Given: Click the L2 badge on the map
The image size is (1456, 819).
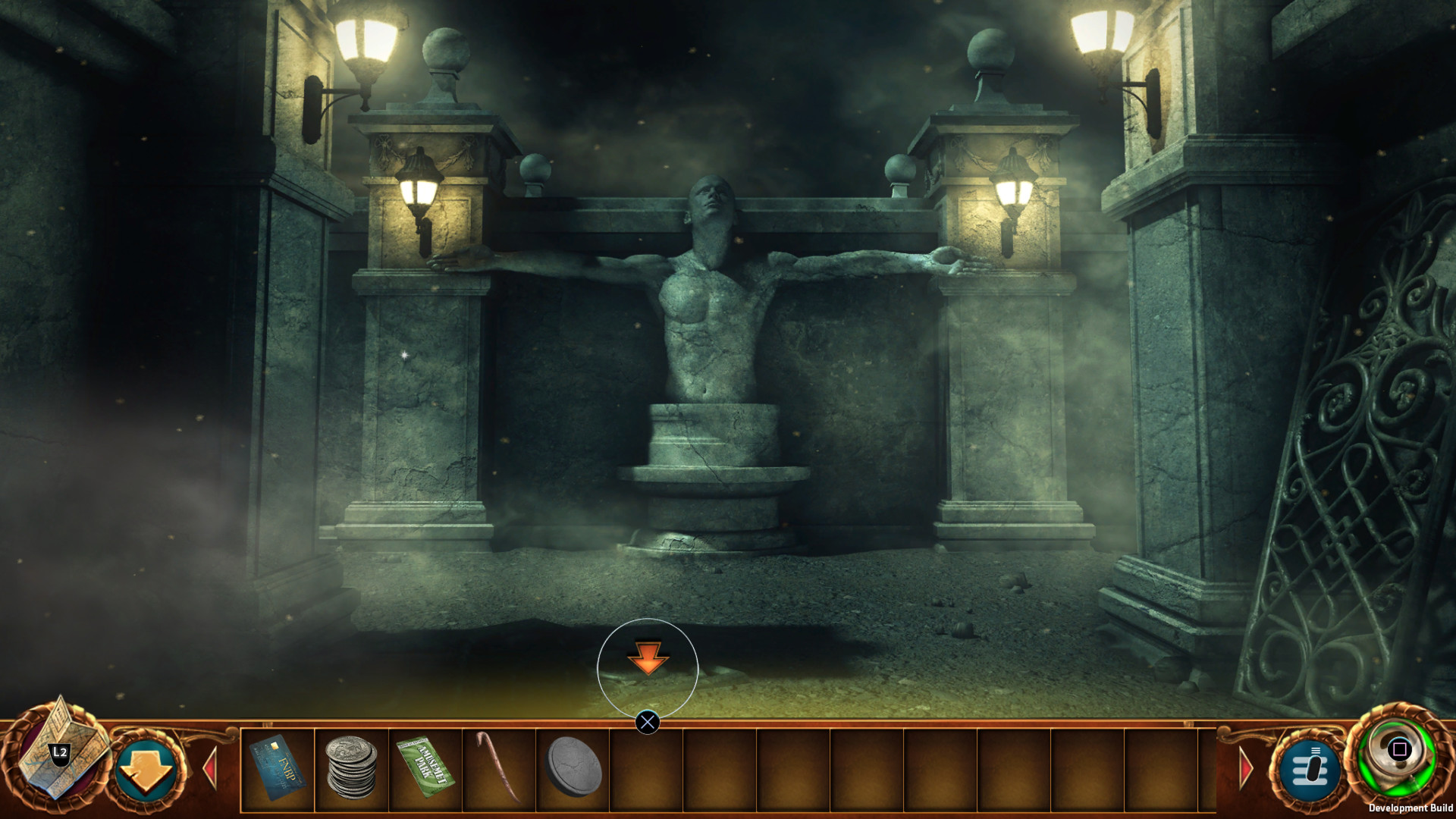Looking at the screenshot, I should [x=59, y=752].
